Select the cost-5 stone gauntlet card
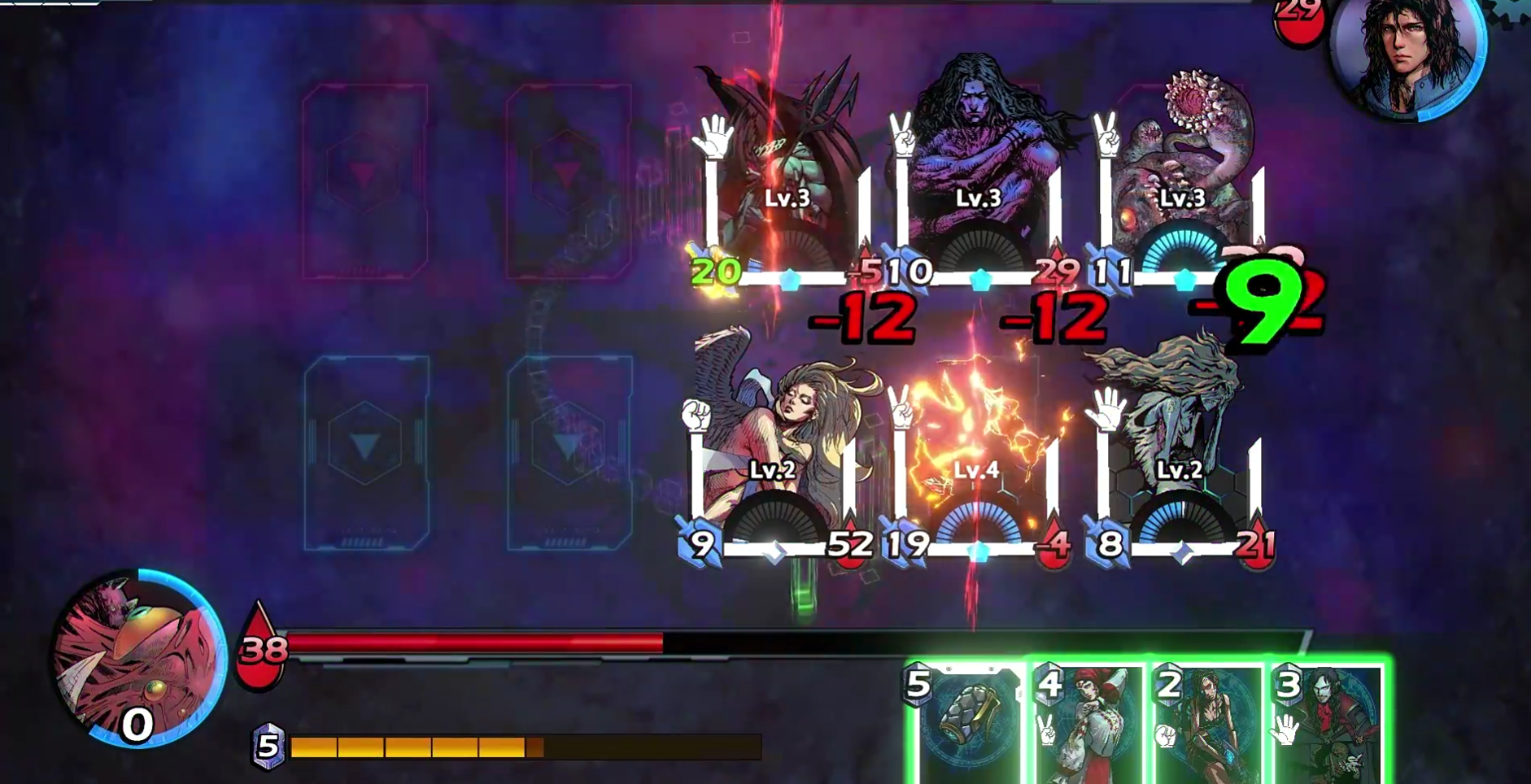The width and height of the screenshot is (1531, 784). pos(968,724)
